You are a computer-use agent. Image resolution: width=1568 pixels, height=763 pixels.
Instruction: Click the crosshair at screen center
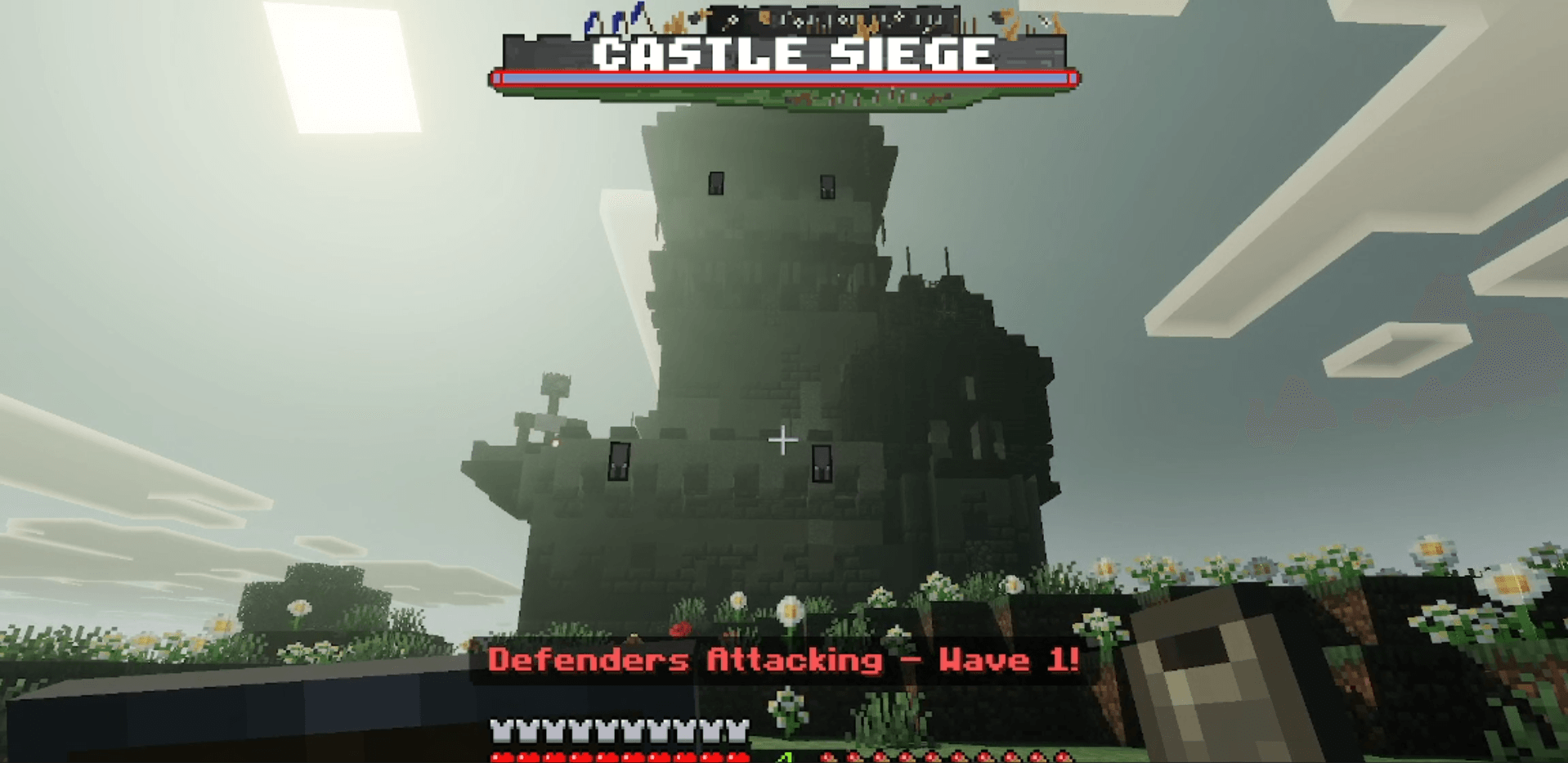coord(783,441)
